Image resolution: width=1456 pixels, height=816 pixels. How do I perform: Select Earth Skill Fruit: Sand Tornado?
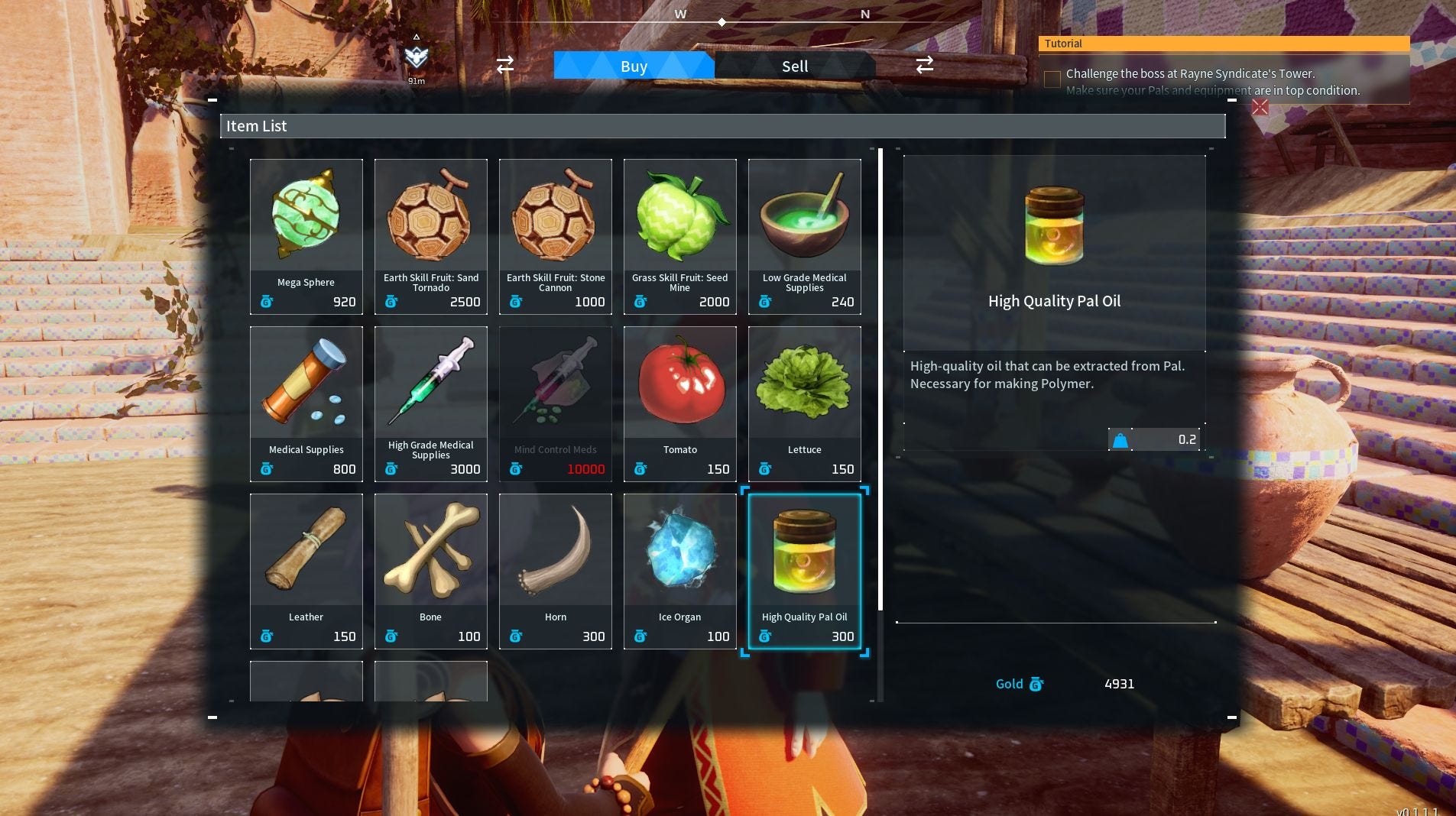(430, 236)
